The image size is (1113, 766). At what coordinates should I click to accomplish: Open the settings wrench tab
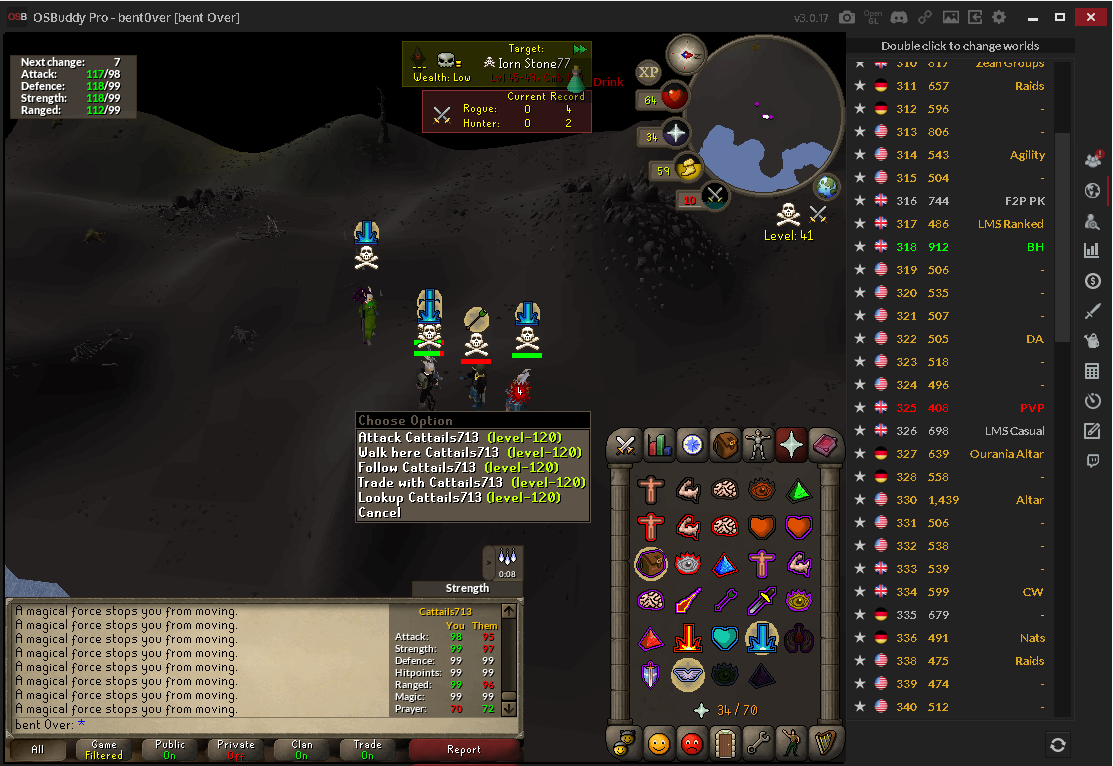(x=758, y=743)
